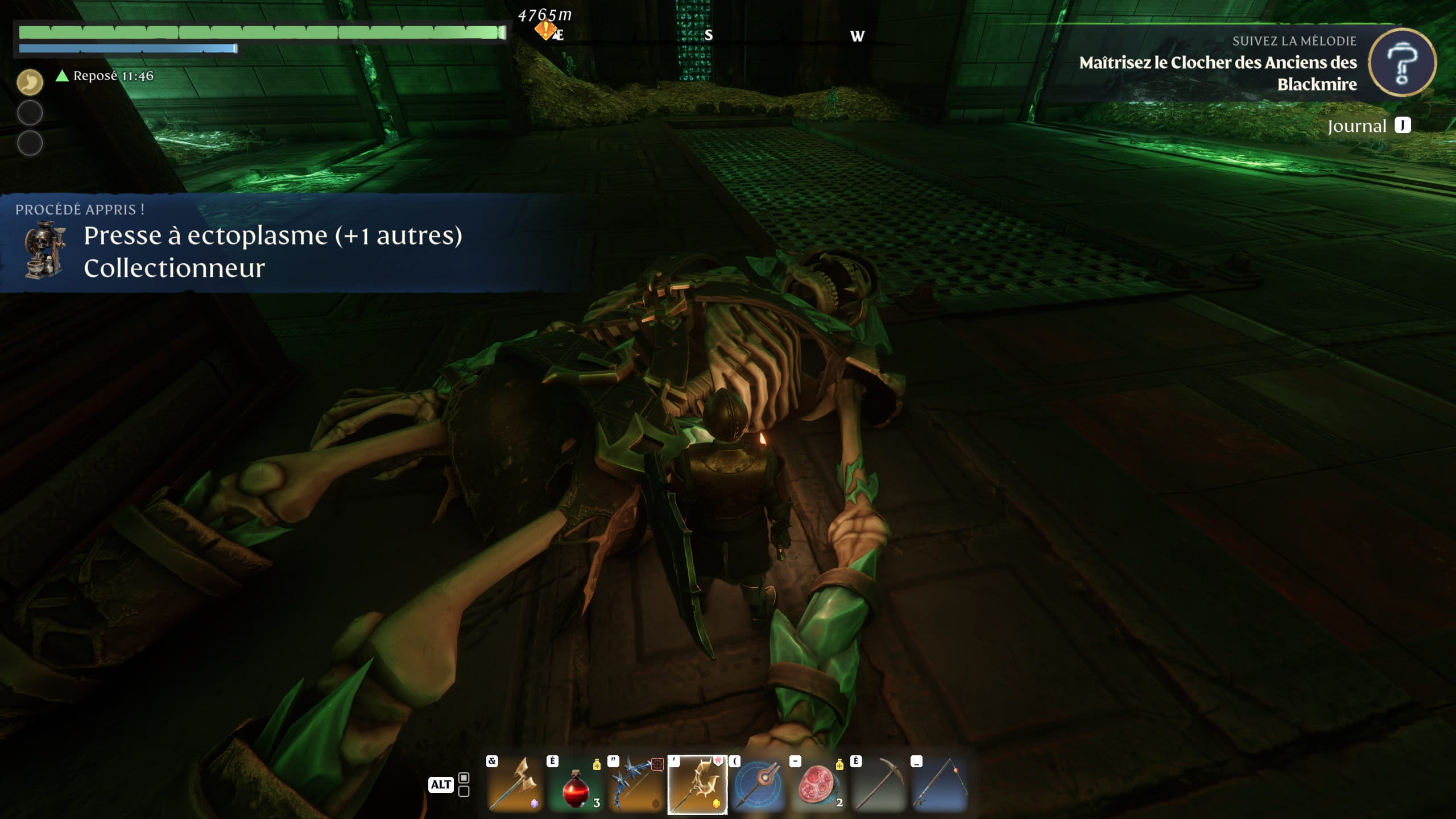Select the red health potion slot
This screenshot has width=1456, height=819.
[576, 785]
